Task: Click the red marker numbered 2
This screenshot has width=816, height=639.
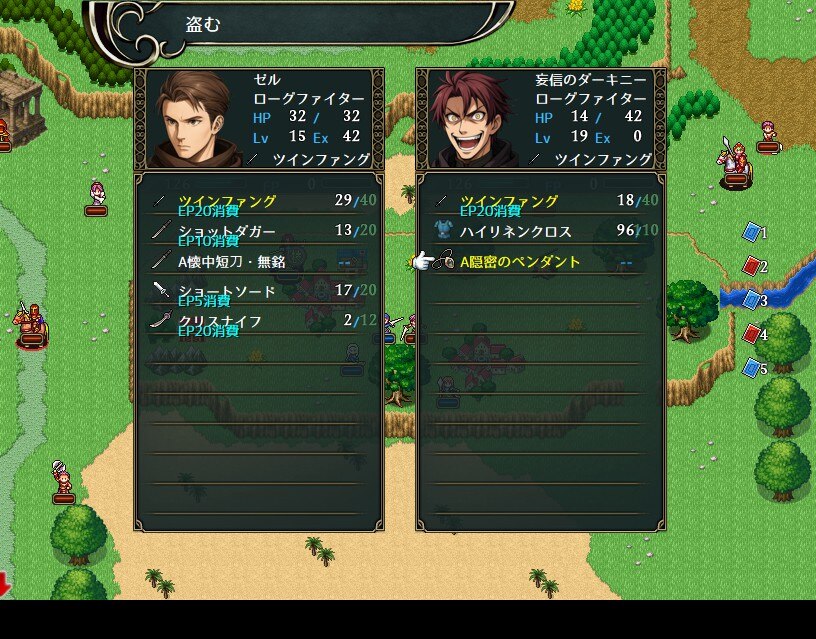Action: pos(753,266)
